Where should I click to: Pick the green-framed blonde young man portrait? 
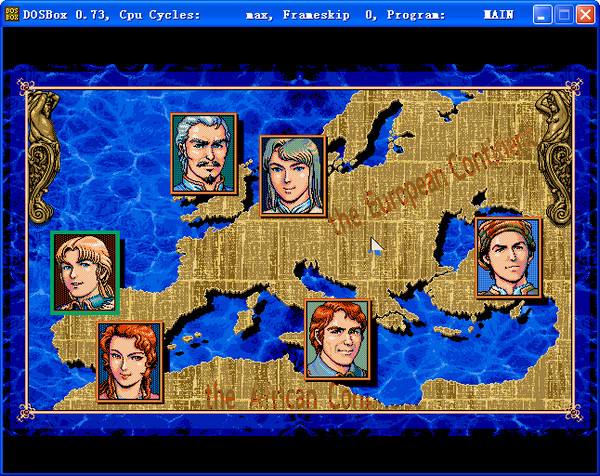[85, 271]
